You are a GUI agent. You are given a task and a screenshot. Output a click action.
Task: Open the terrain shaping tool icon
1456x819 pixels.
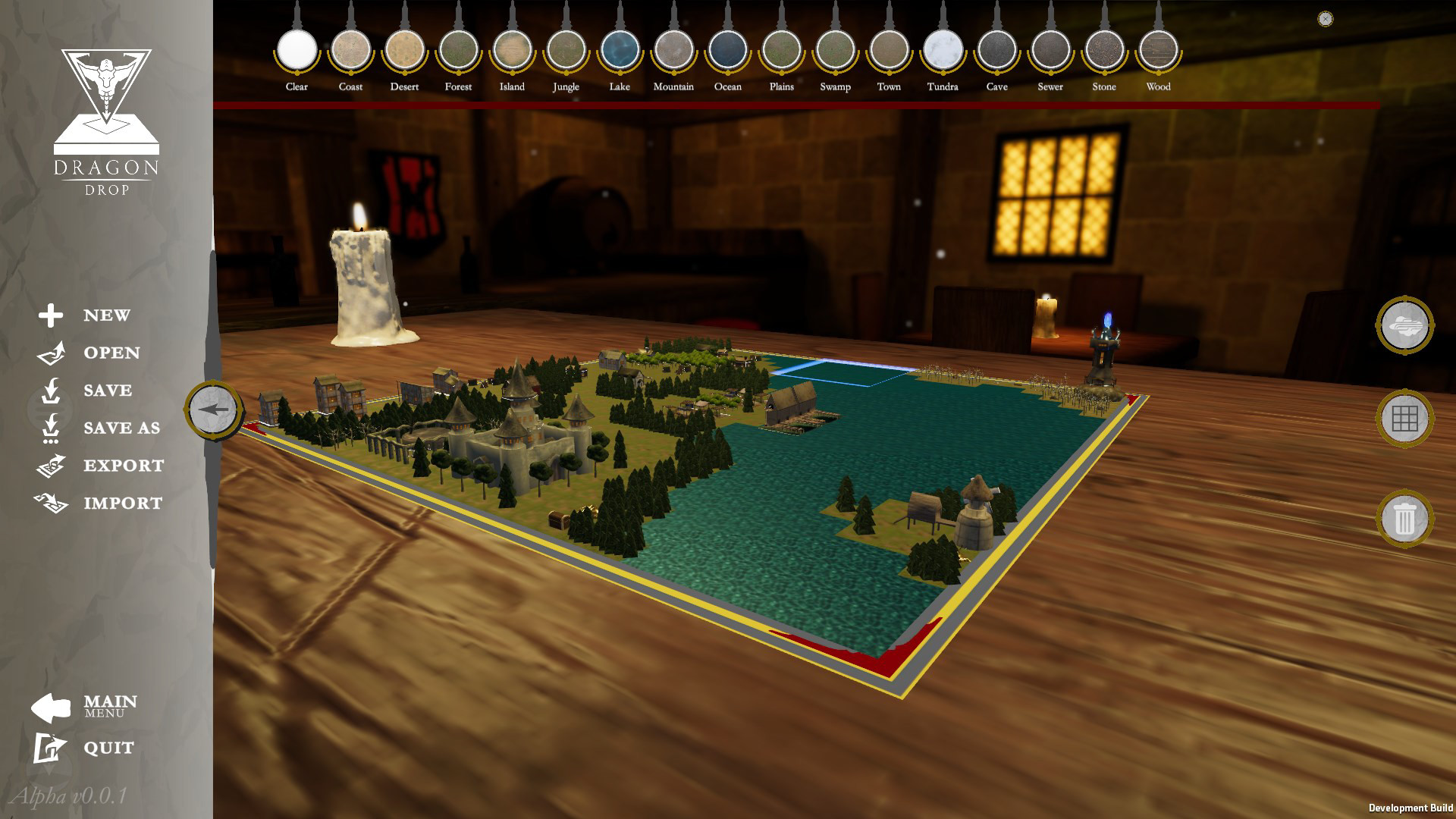[1404, 325]
